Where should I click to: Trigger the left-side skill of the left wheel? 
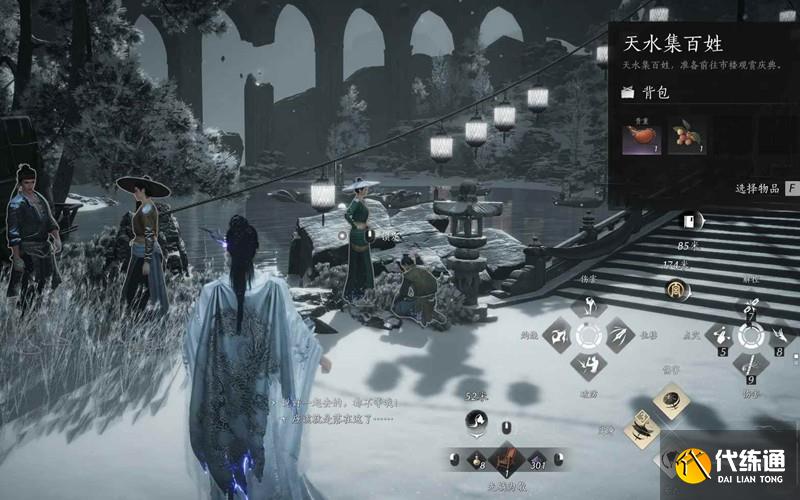click(558, 336)
